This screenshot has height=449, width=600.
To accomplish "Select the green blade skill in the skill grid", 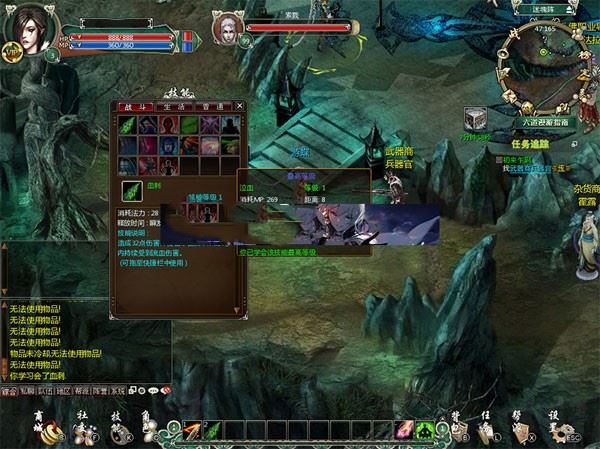I will click(x=128, y=124).
